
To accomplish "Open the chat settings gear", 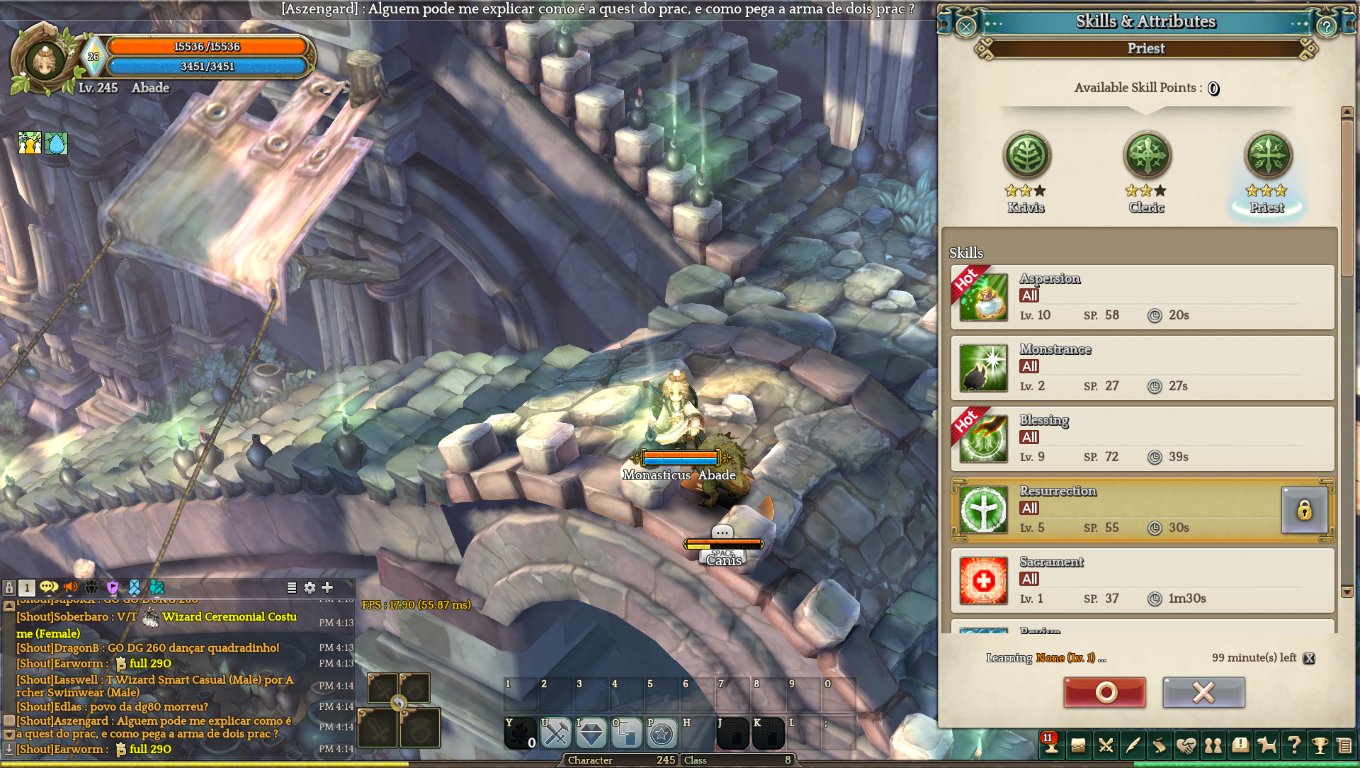I will click(309, 587).
